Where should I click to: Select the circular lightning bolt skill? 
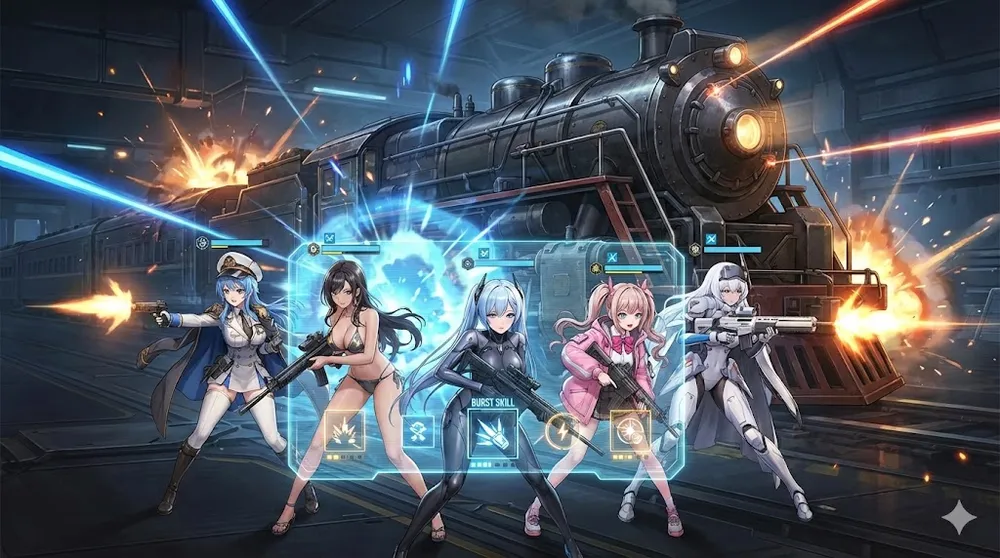coord(559,432)
